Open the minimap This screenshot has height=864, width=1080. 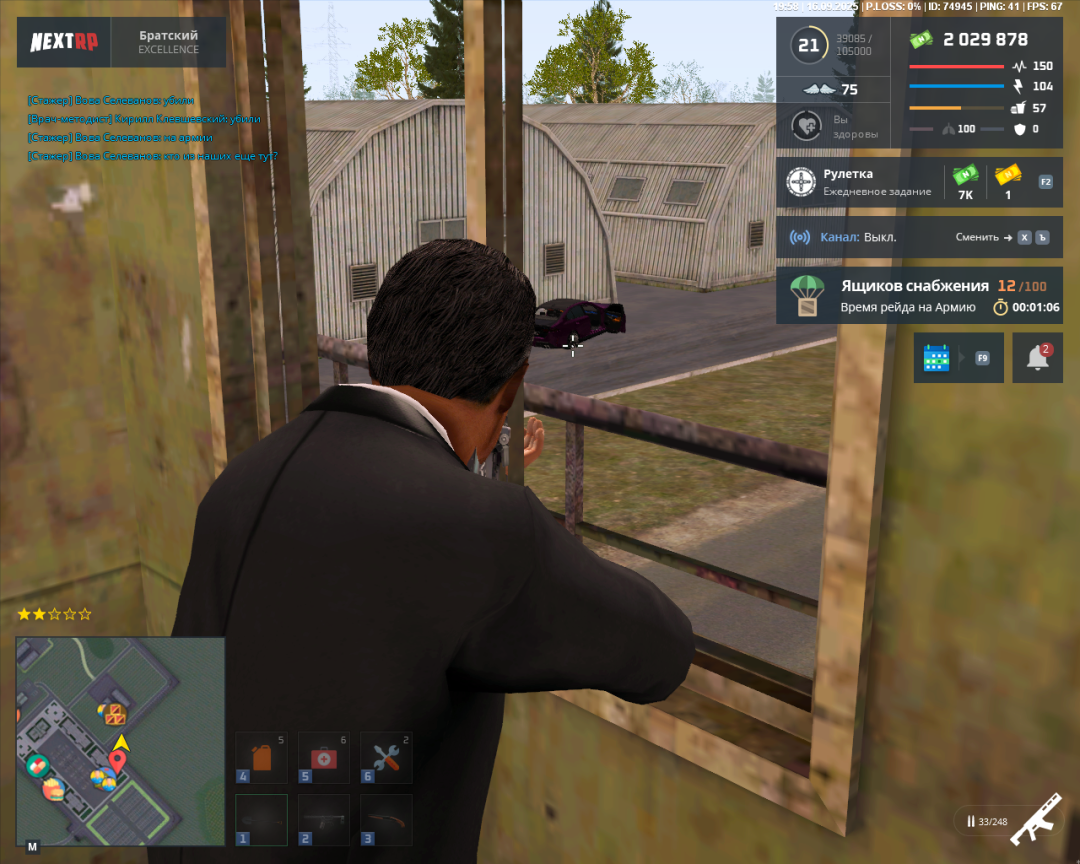(x=120, y=742)
